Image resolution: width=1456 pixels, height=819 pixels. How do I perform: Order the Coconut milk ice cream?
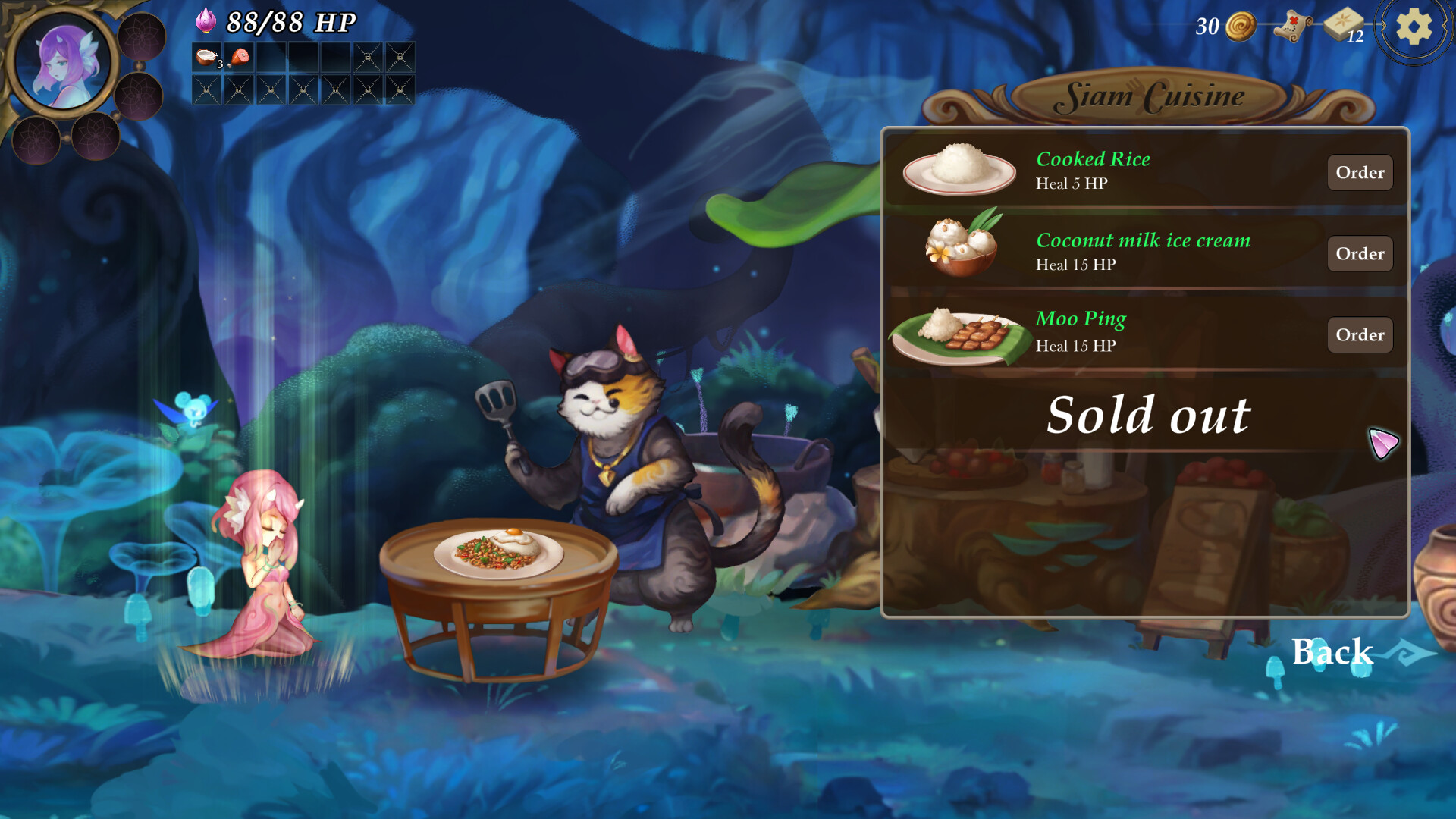[1360, 254]
